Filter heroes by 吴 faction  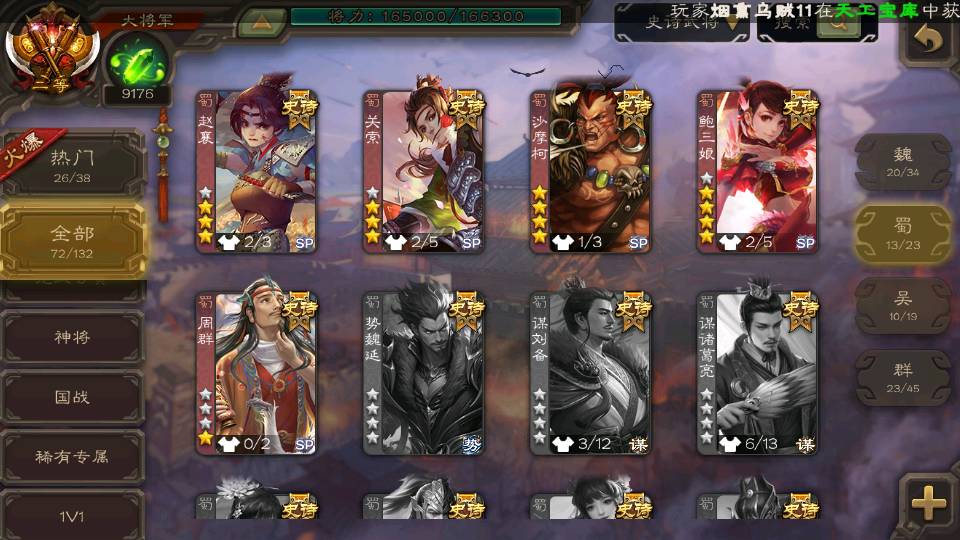click(x=903, y=306)
